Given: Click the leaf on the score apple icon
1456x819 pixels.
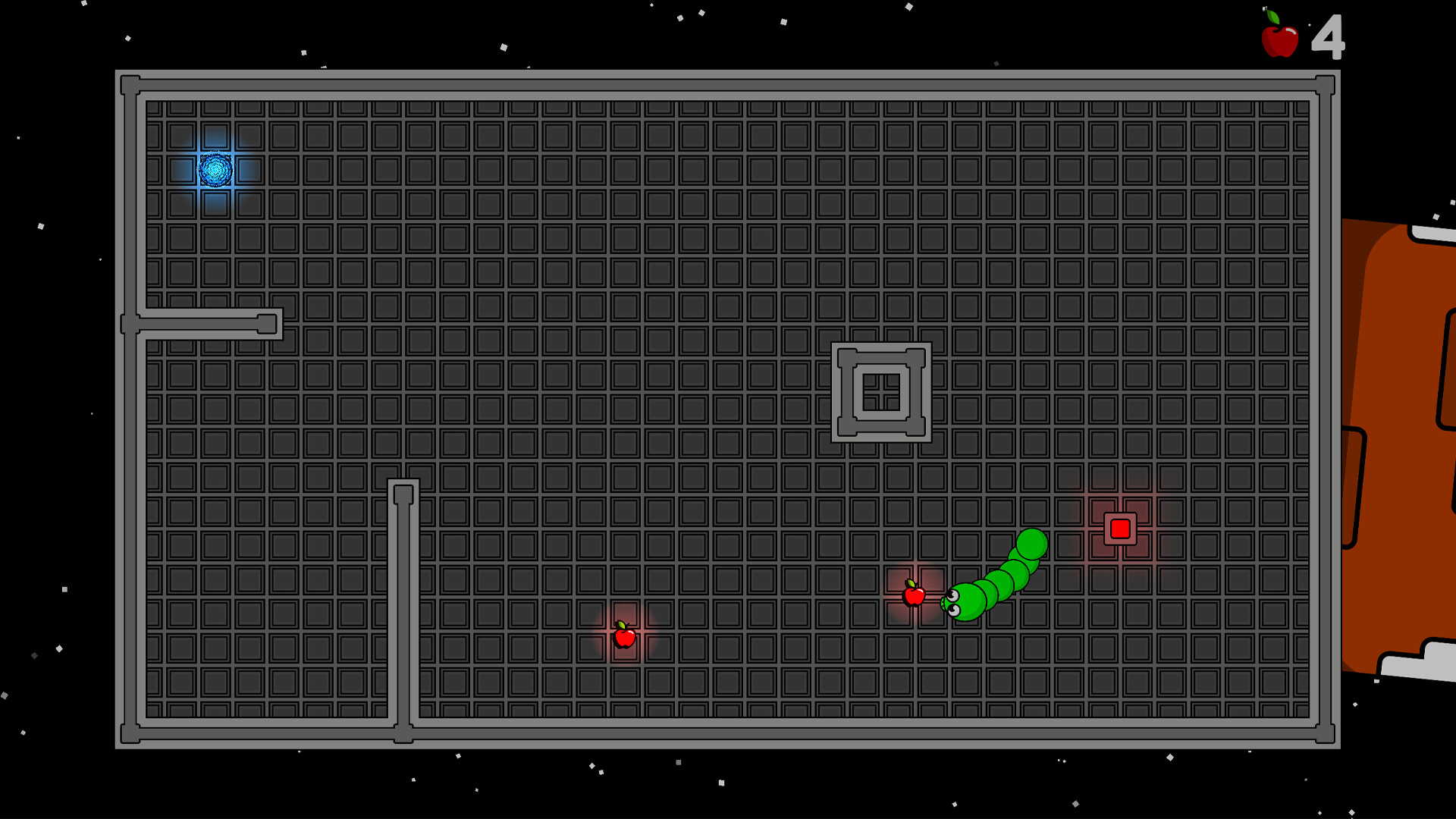Looking at the screenshot, I should [1272, 15].
